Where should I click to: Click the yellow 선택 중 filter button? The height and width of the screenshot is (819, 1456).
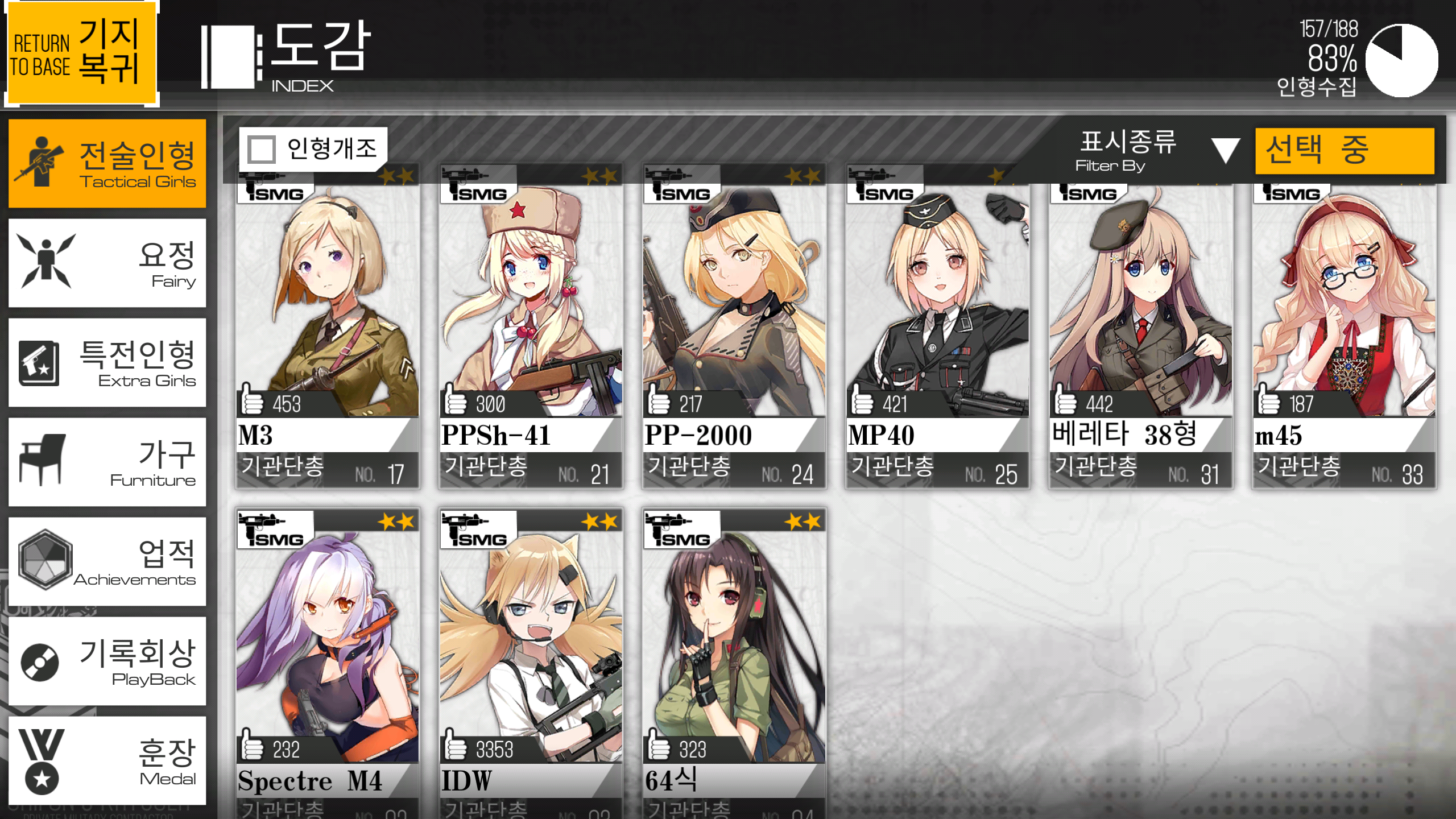(1345, 151)
